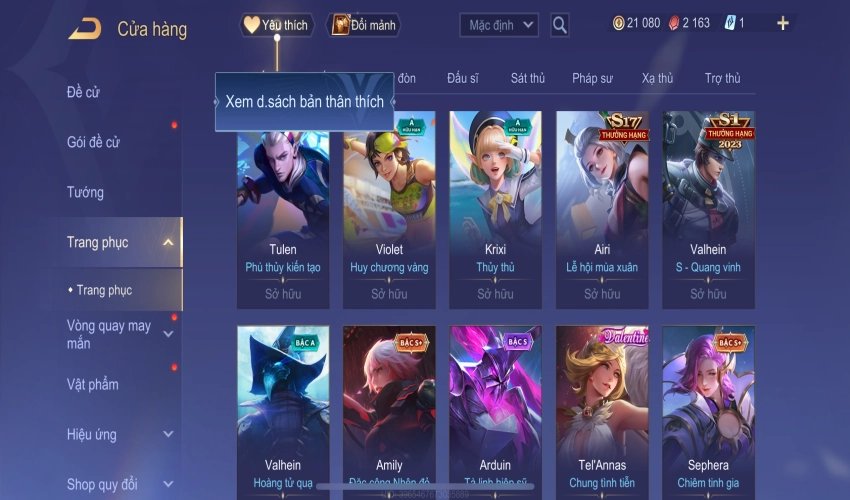This screenshot has width=850, height=500.
Task: Show the Trợ thủ skins tab
Action: (x=722, y=78)
